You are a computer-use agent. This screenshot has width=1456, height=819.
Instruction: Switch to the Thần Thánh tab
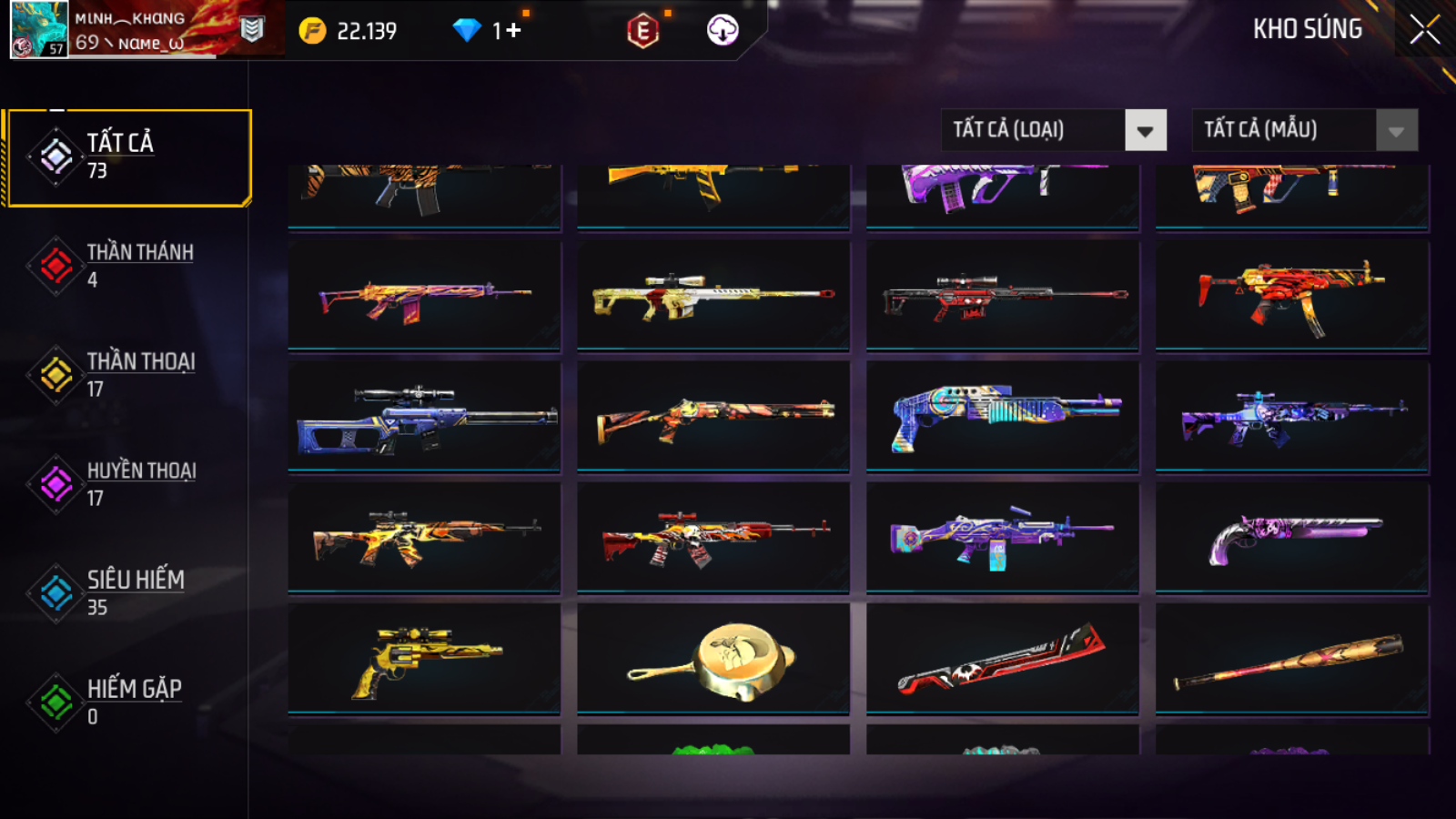coord(127,265)
